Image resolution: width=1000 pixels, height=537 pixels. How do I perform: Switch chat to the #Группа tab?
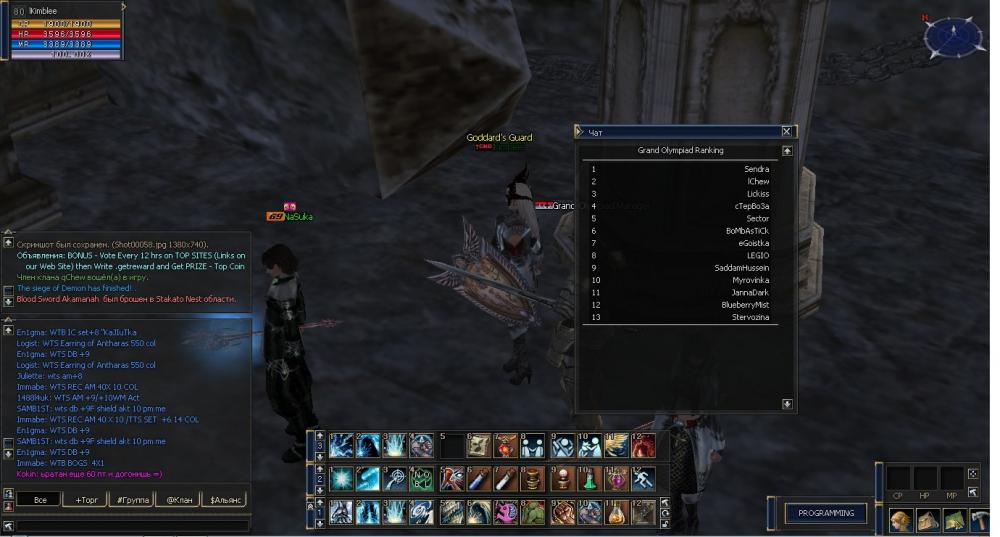pyautogui.click(x=132, y=499)
